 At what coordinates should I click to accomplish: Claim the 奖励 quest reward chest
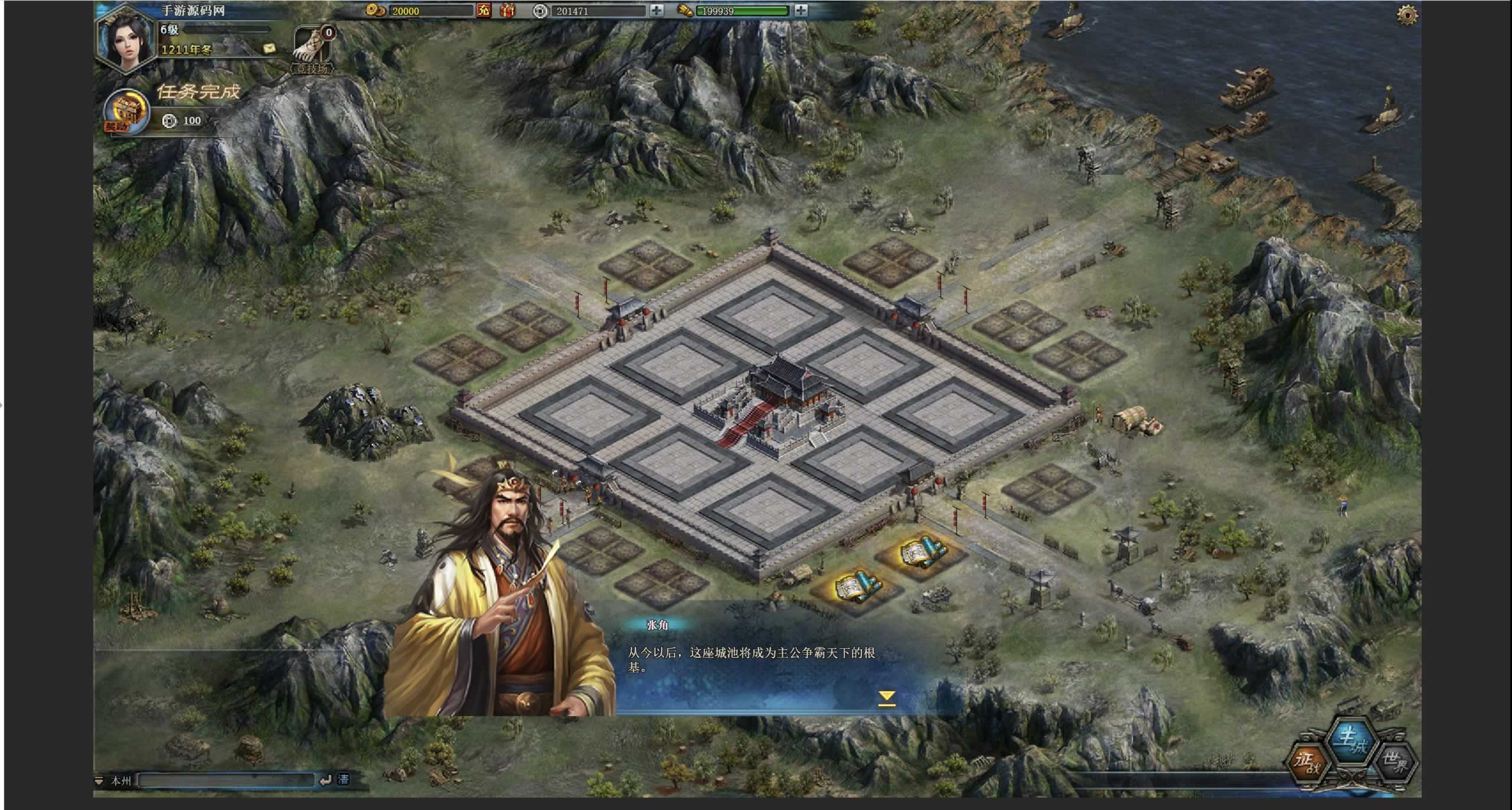pyautogui.click(x=126, y=112)
